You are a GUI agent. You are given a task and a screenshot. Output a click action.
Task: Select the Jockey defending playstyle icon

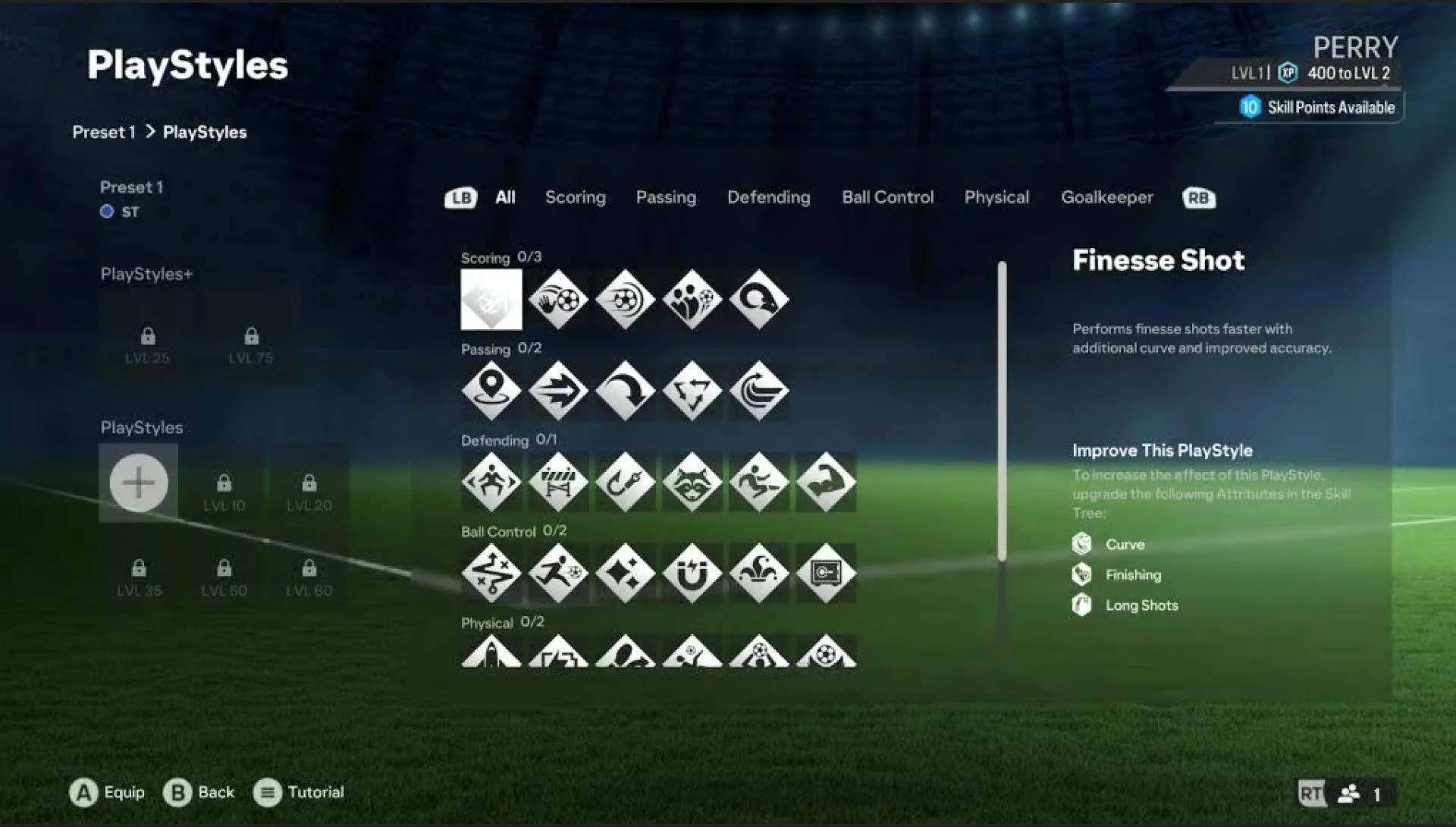click(491, 482)
